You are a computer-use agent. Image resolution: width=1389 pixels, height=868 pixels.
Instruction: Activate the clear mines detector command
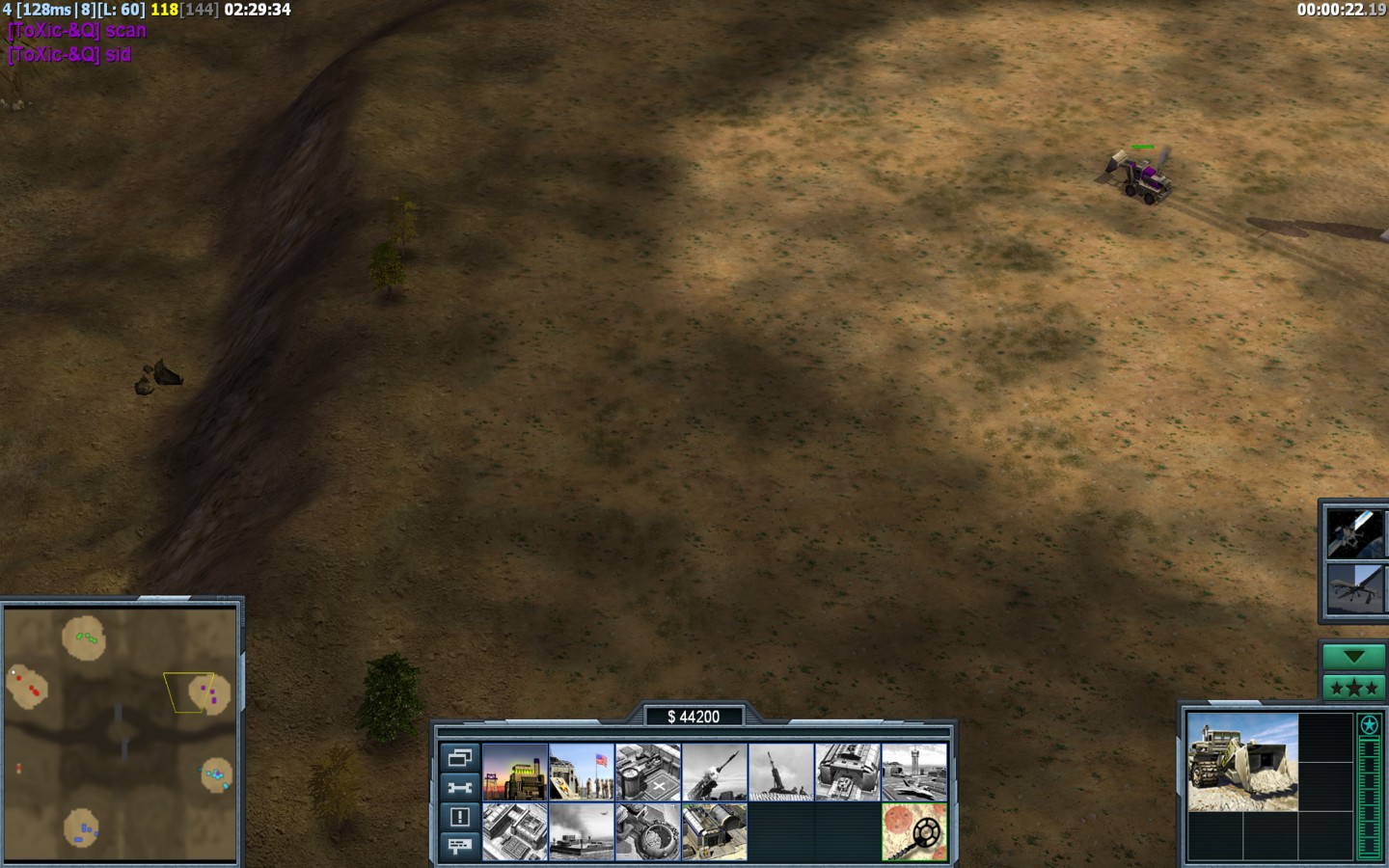coord(914,831)
